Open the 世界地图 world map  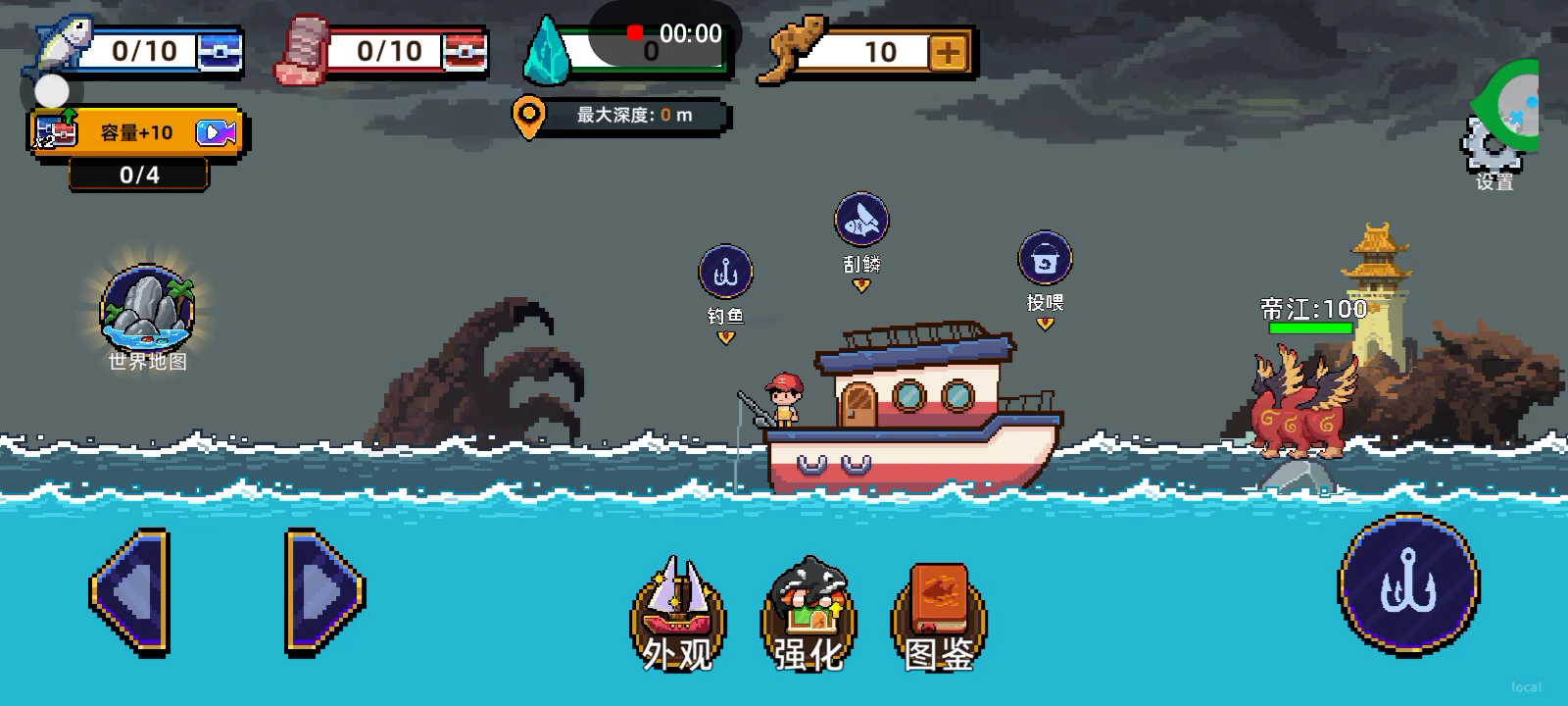point(147,310)
